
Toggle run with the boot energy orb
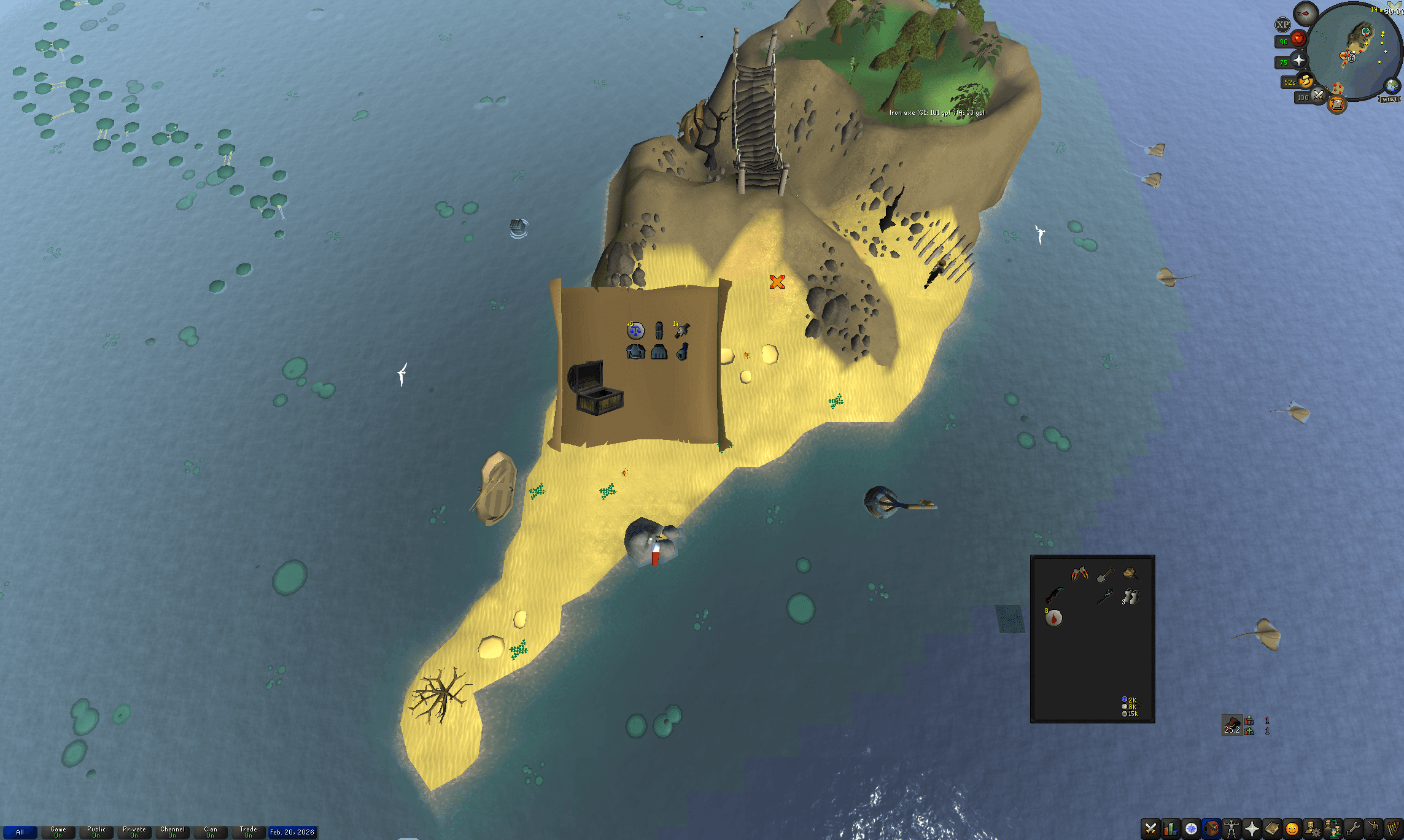1305,82
